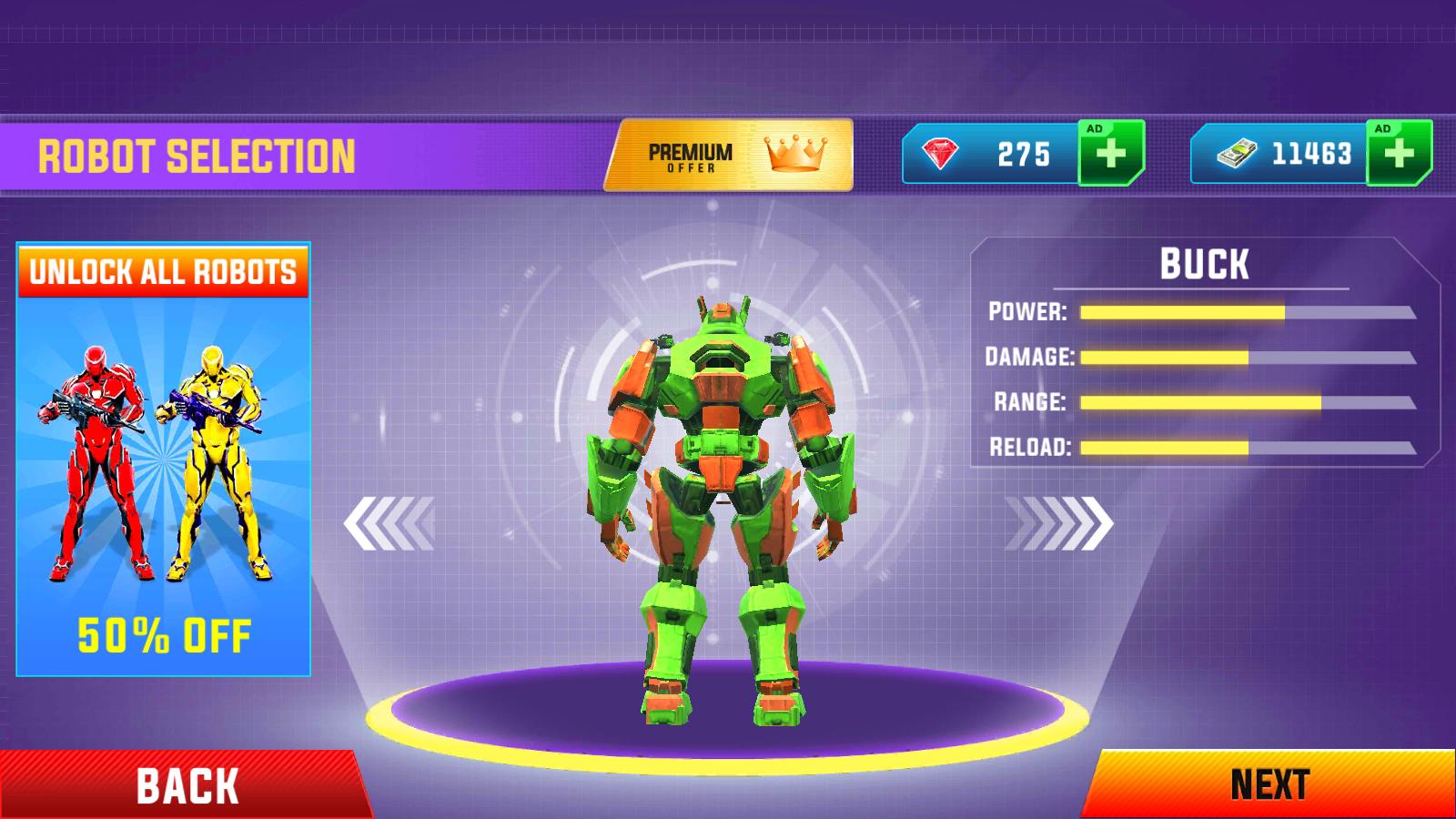Show the previous robot with left arrows
Viewport: 1456px width, 819px height.
coord(389,523)
